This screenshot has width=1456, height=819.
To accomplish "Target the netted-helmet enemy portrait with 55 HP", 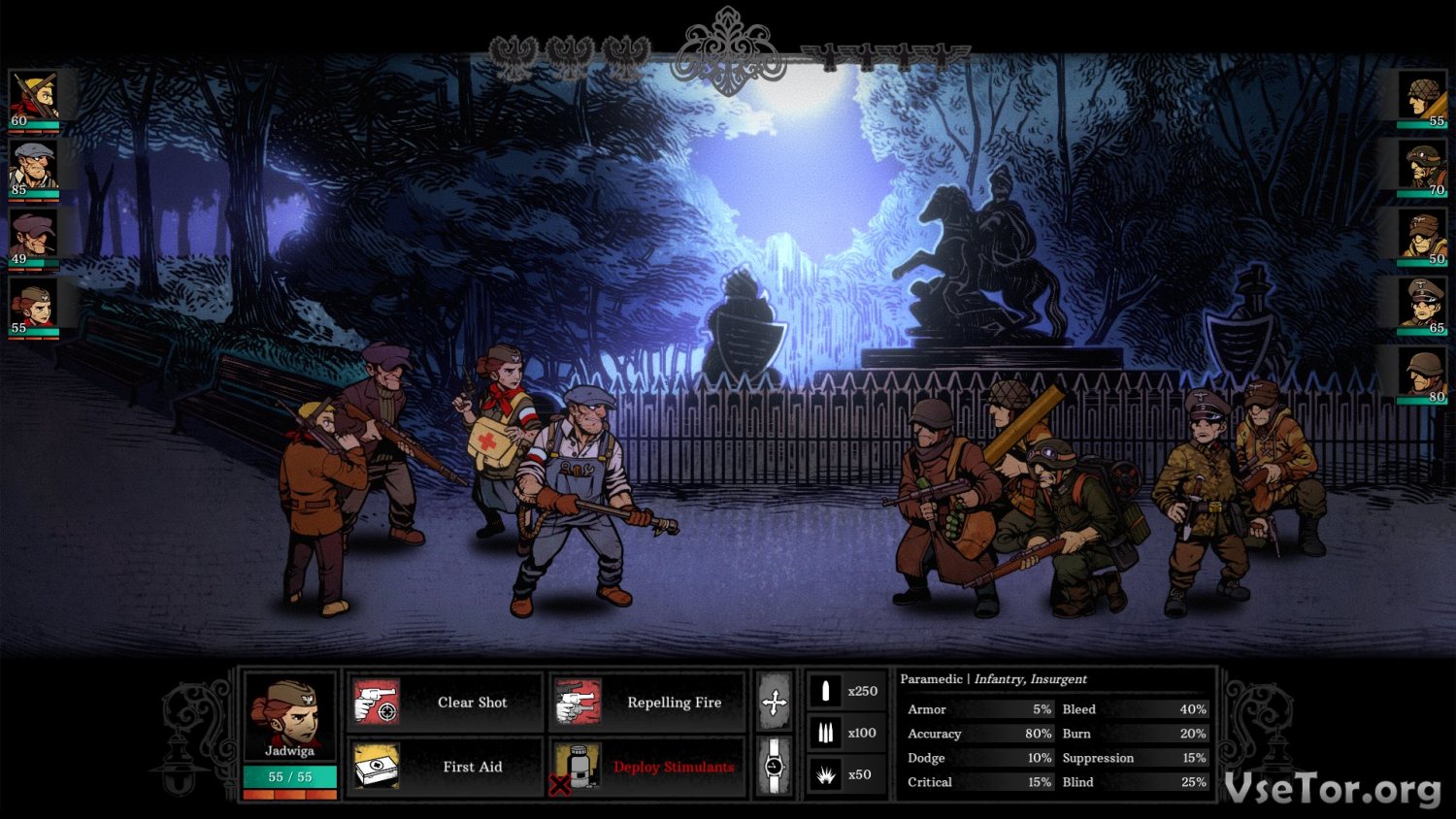I will [x=1423, y=99].
